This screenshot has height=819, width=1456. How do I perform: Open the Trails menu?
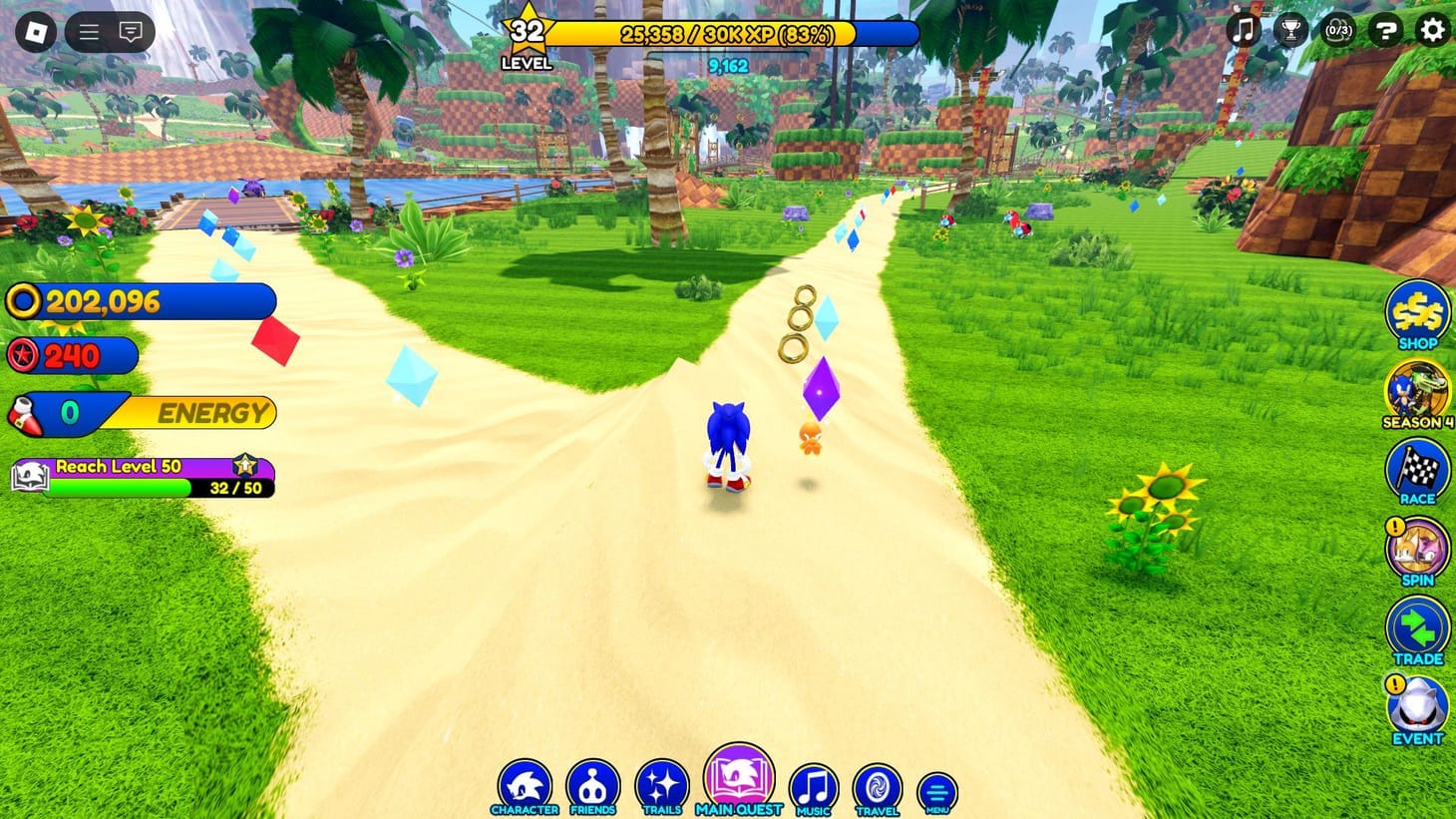661,783
